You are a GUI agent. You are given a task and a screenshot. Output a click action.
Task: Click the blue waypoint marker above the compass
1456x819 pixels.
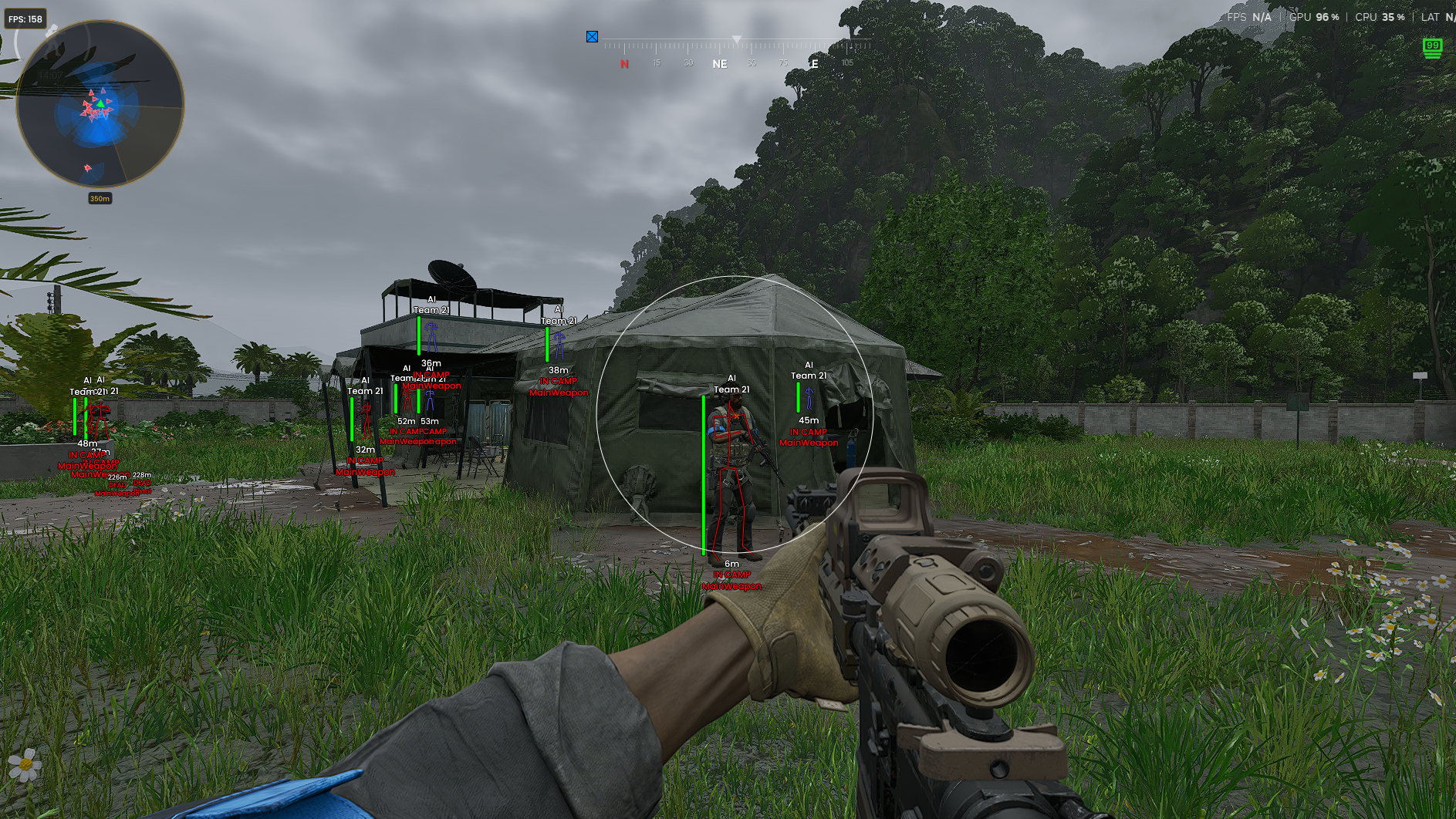pyautogui.click(x=592, y=35)
